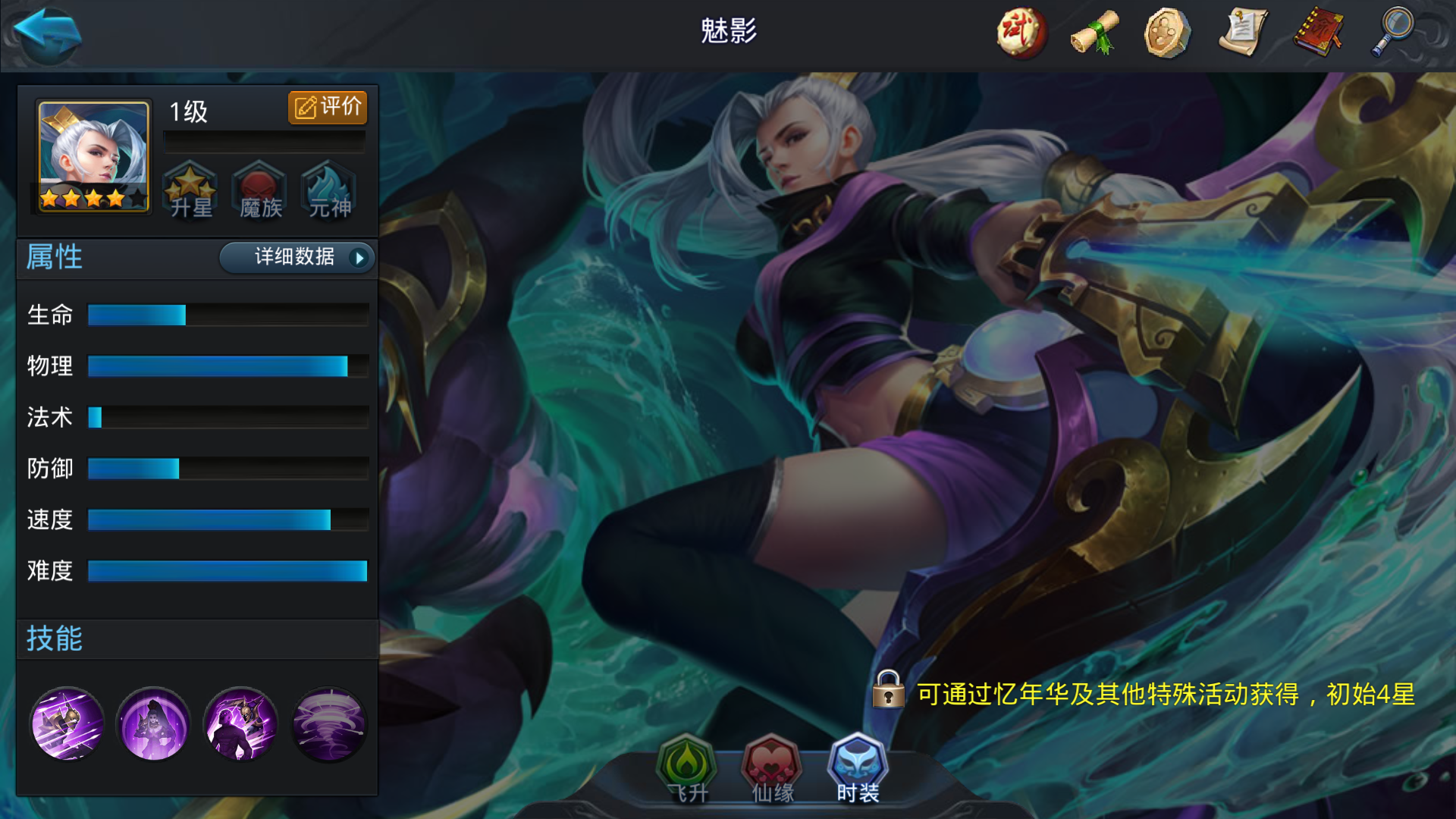This screenshot has width=1456, height=819.
Task: Open the green-ribbon scroll icon
Action: (x=1093, y=32)
